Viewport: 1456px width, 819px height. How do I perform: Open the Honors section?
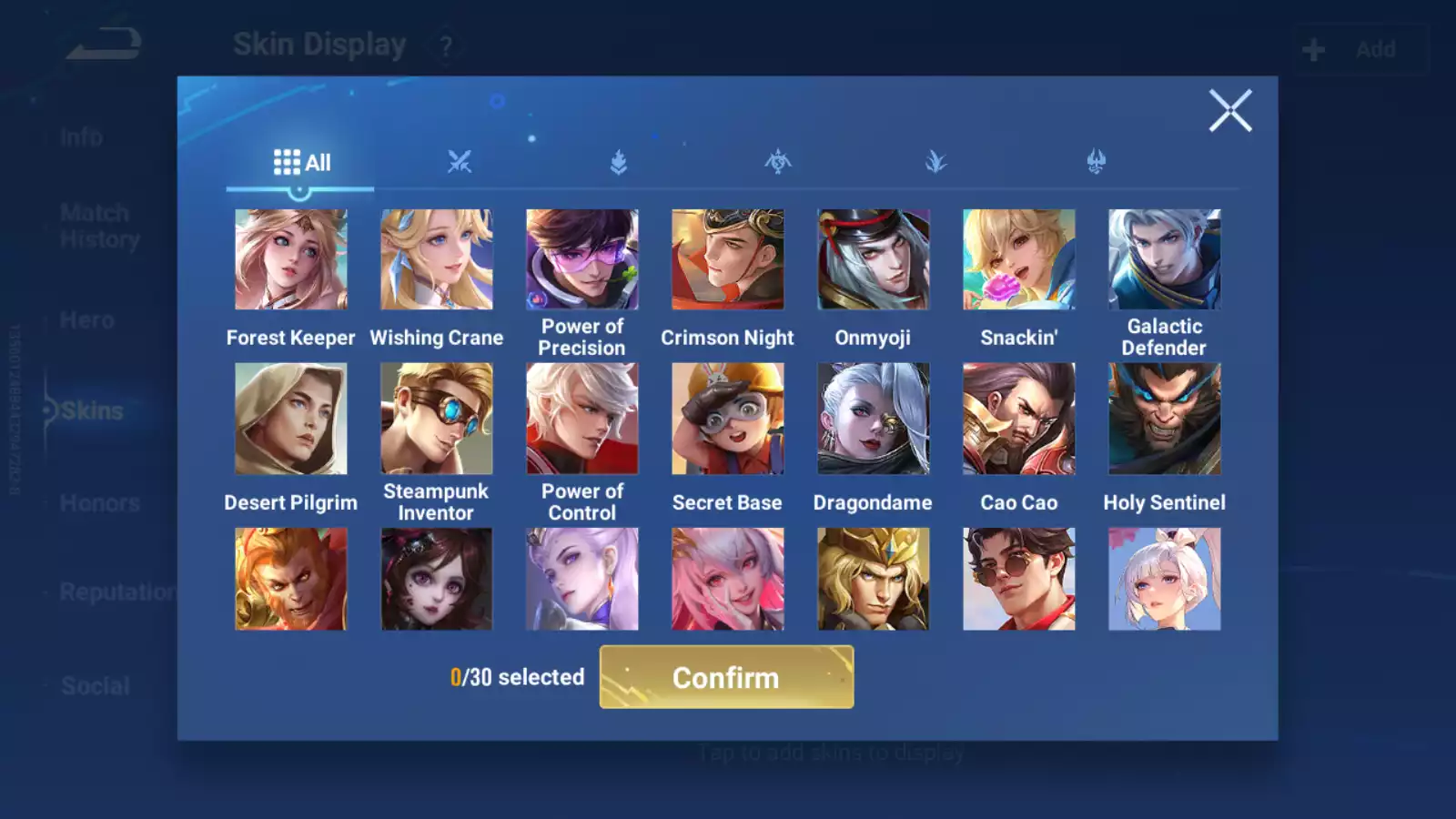pos(98,502)
